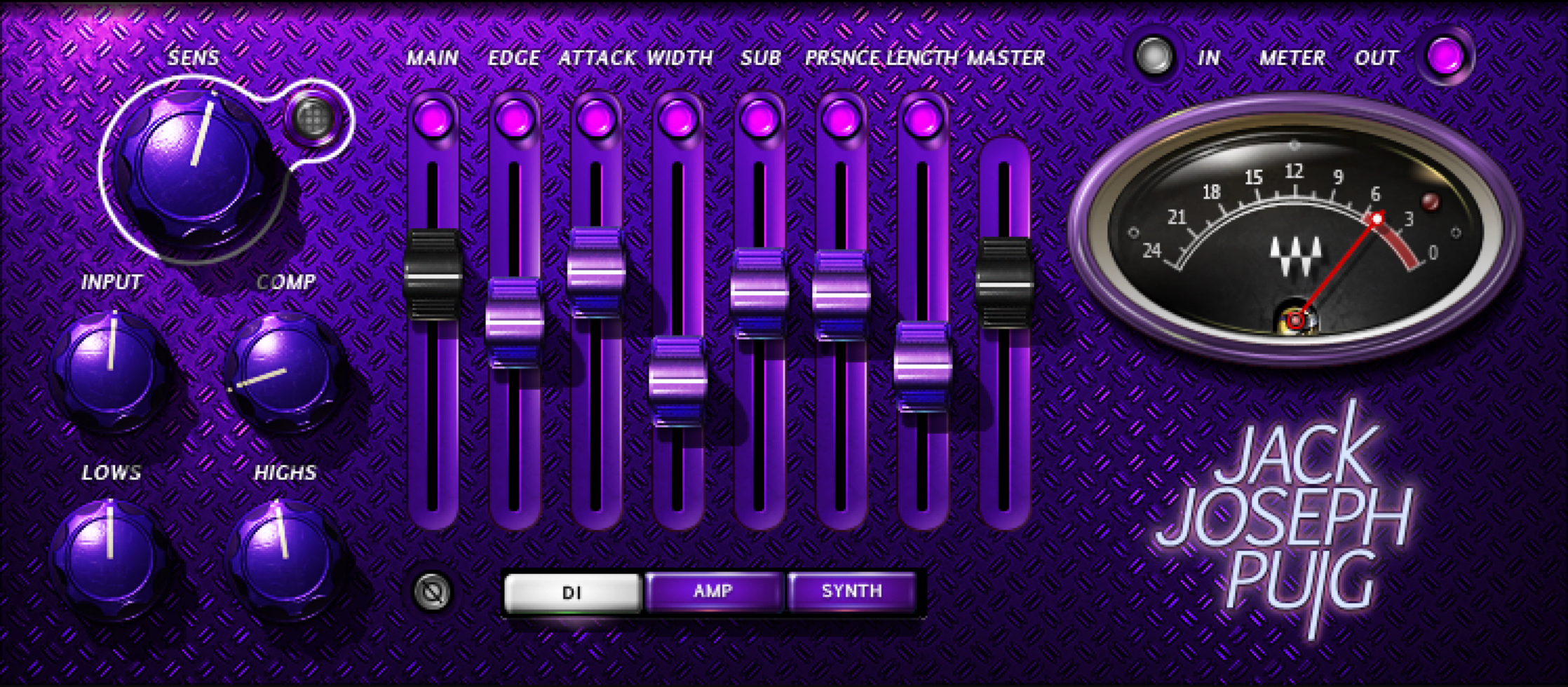Toggle the SUB channel light

(759, 118)
